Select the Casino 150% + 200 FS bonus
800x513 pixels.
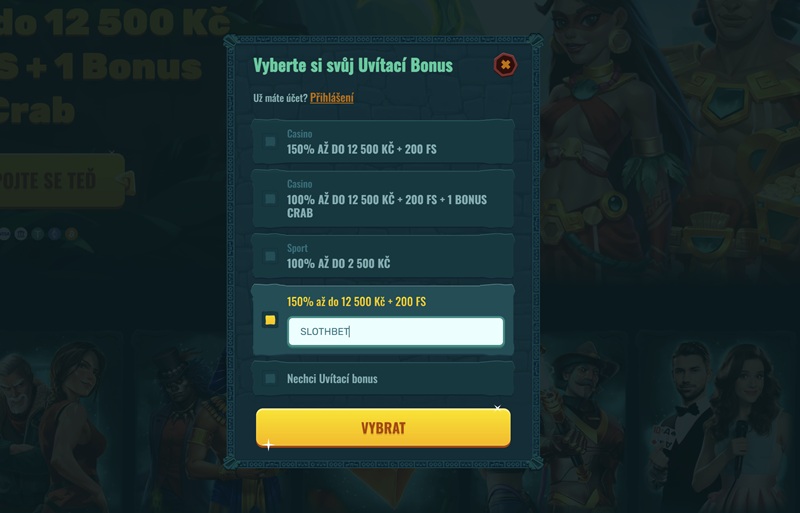click(x=270, y=142)
